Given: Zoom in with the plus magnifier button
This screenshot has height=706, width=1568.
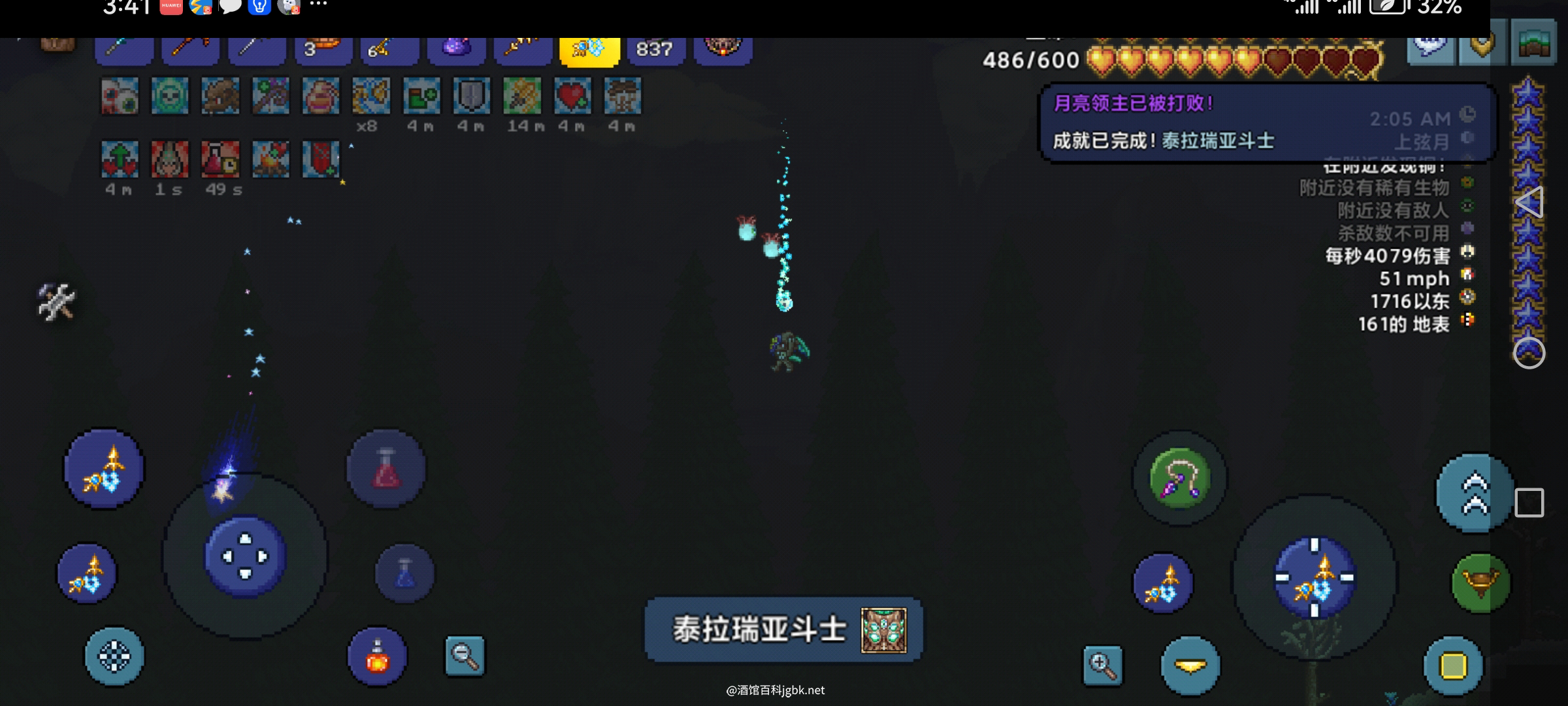Looking at the screenshot, I should point(1103,665).
